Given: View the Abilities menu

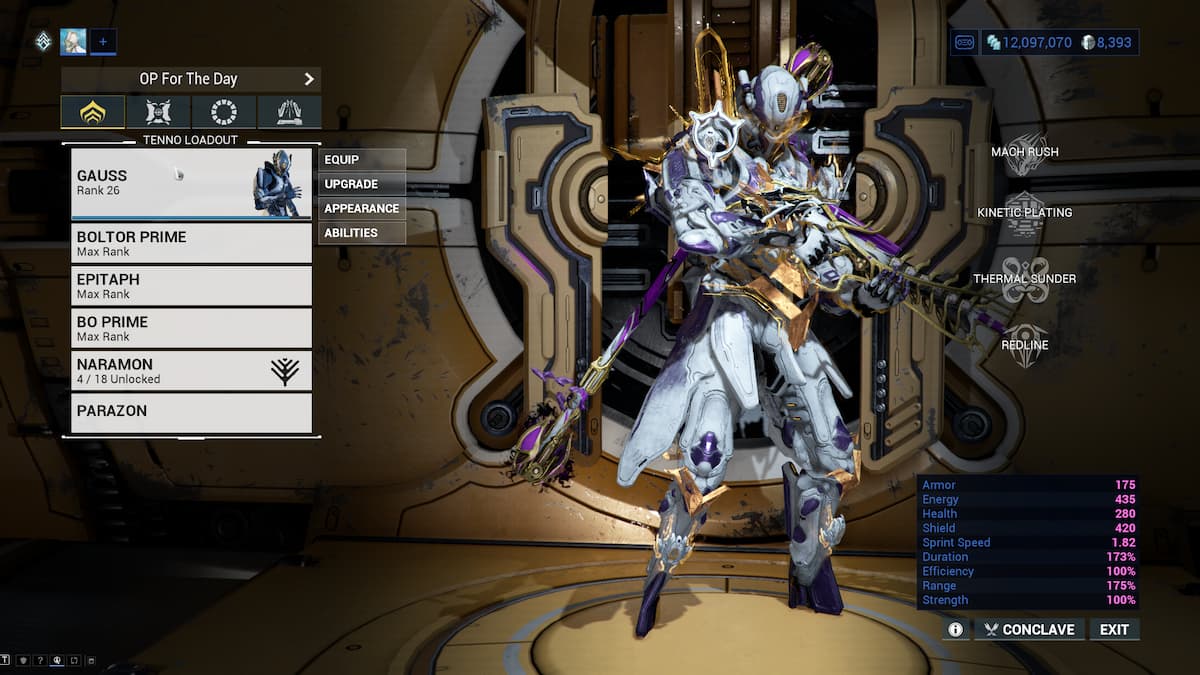Looking at the screenshot, I should [x=362, y=233].
